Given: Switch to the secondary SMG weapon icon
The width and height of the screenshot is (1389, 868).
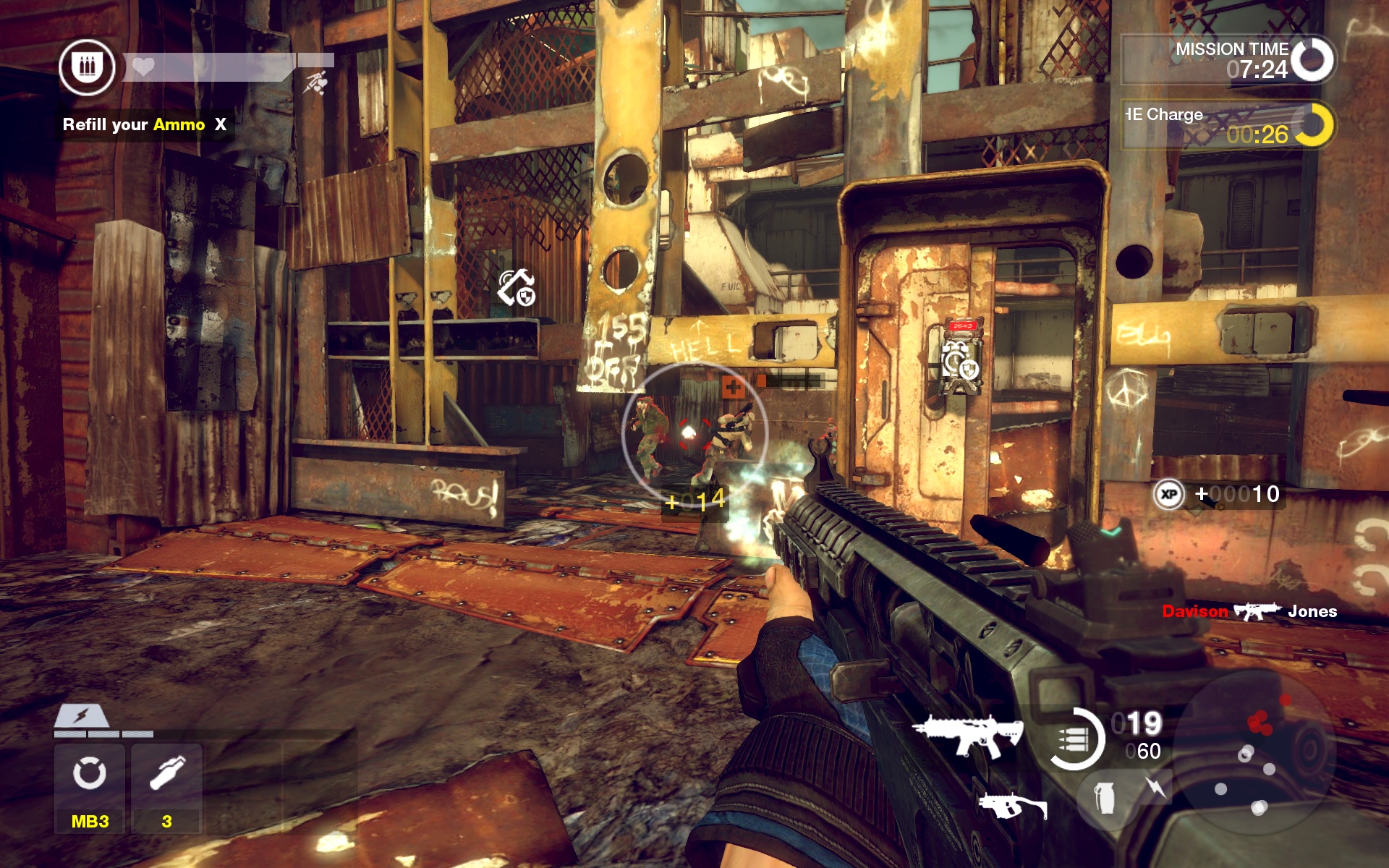Looking at the screenshot, I should coord(1012,804).
